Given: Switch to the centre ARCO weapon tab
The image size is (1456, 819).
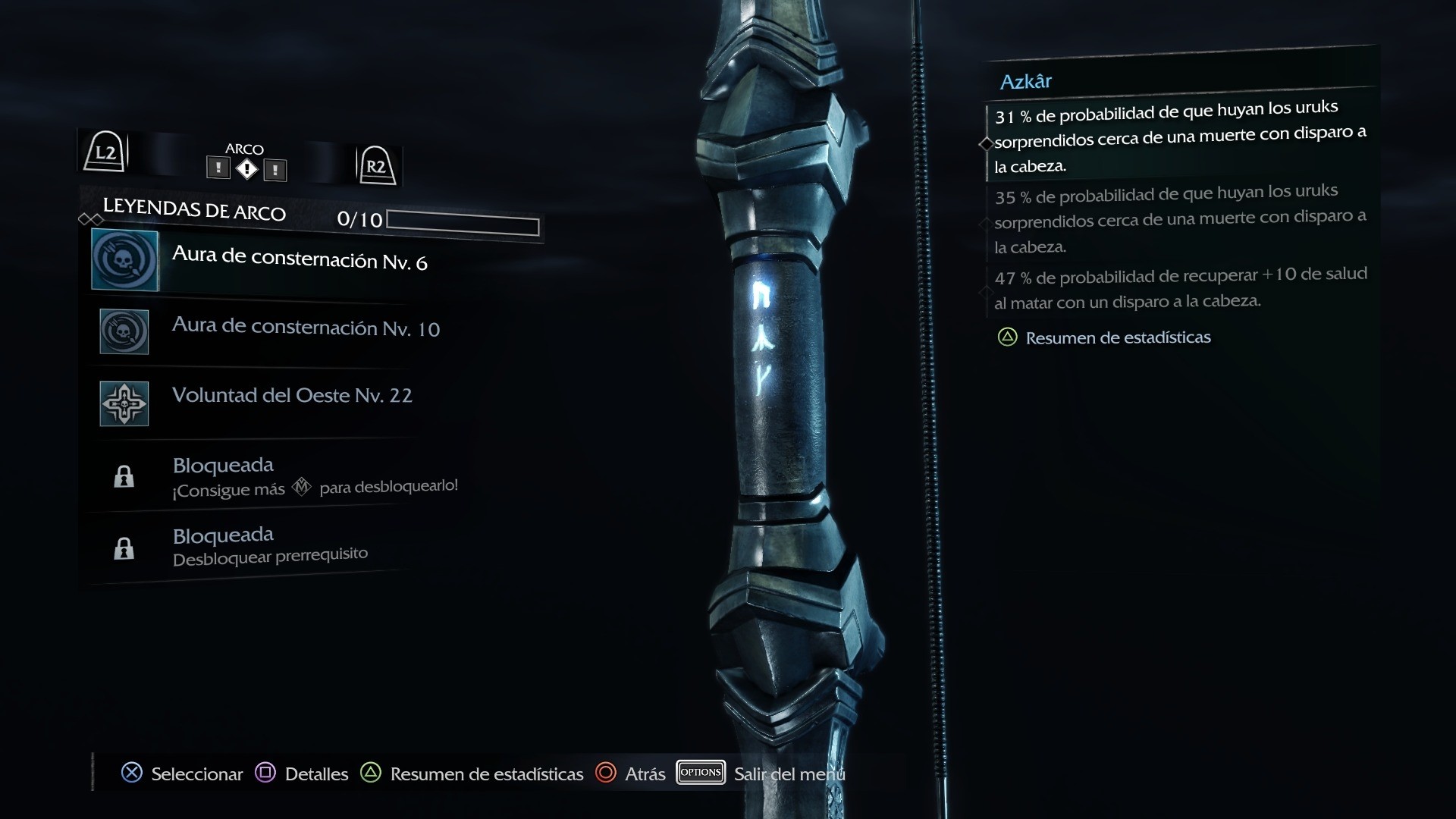Looking at the screenshot, I should [x=246, y=168].
